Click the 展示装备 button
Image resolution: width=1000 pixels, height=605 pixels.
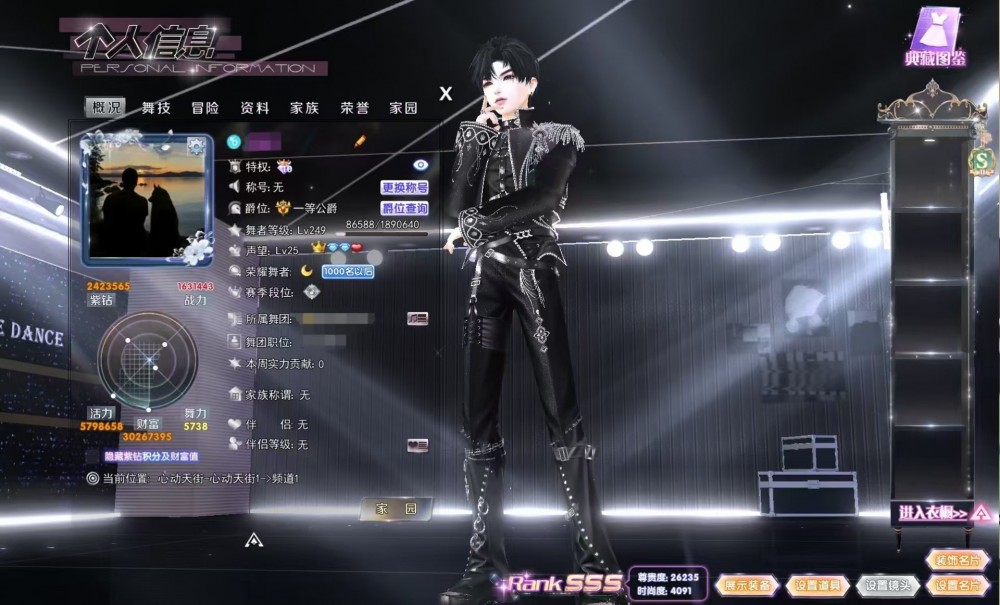click(x=746, y=585)
